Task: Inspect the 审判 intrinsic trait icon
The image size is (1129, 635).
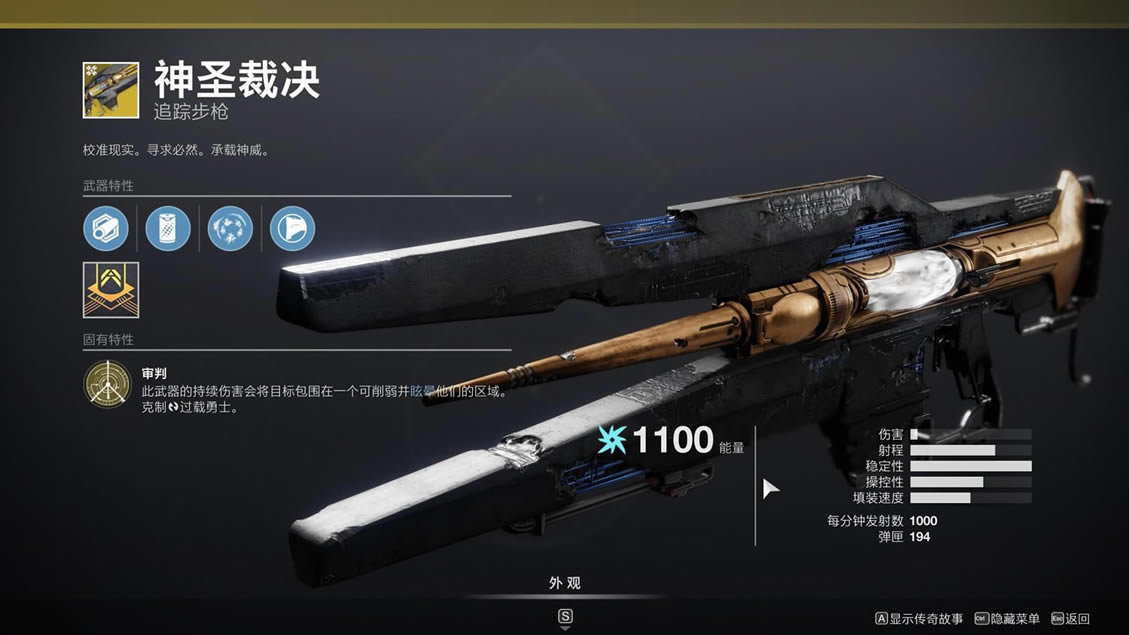Action: pos(107,385)
